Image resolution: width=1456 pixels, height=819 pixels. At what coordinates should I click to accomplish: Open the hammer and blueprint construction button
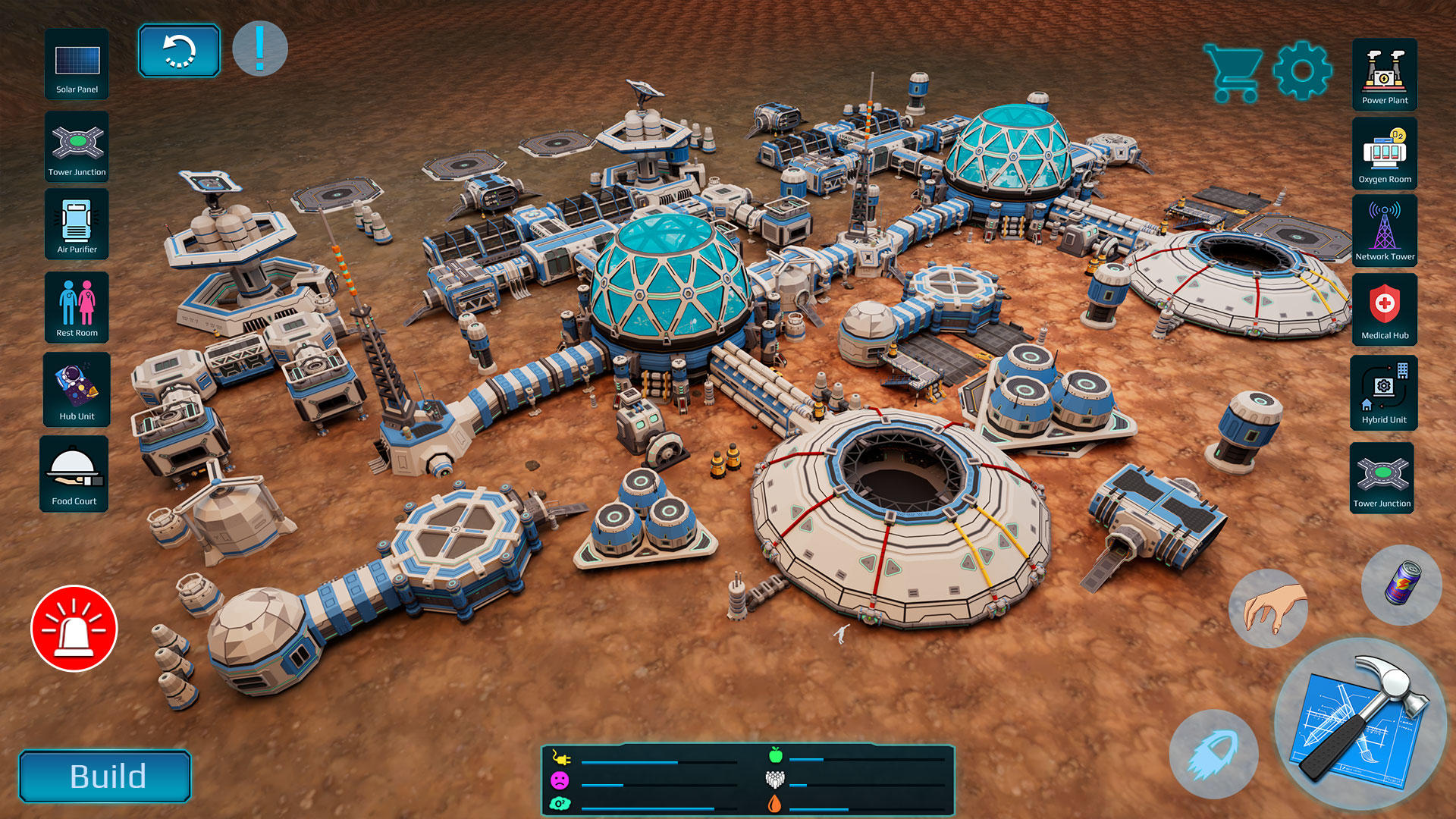(1360, 723)
